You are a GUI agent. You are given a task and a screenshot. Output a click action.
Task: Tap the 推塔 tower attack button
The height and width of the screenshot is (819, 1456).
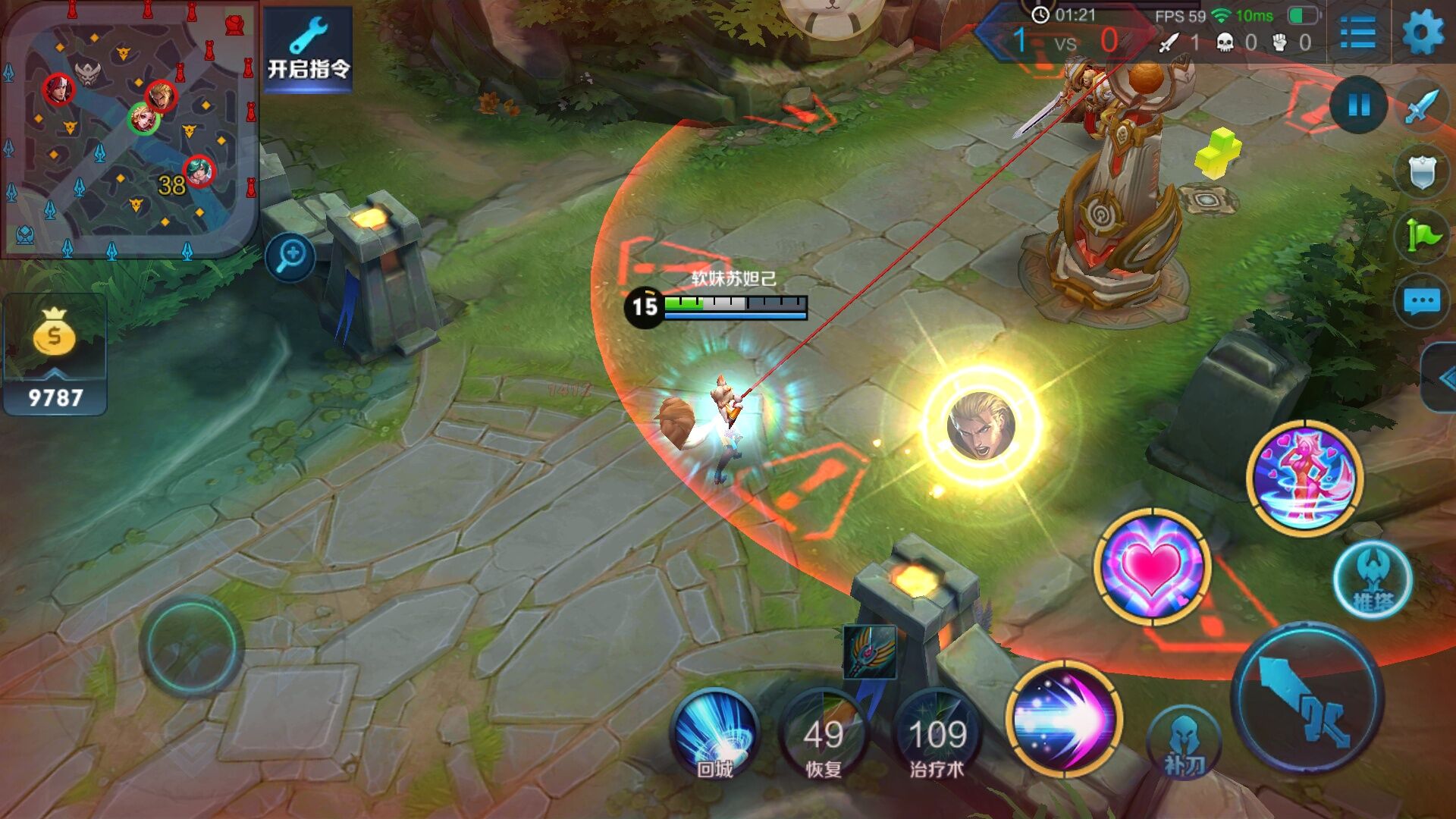1373,580
